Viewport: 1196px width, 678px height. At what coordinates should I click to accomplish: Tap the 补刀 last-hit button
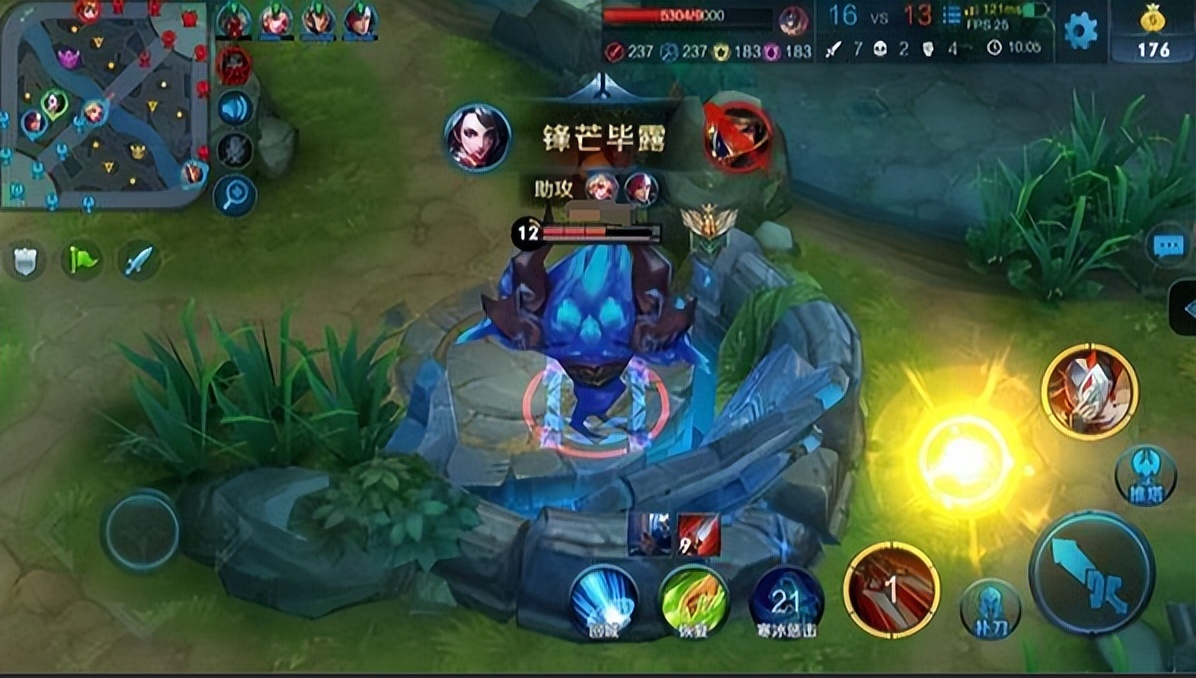pyautogui.click(x=990, y=609)
